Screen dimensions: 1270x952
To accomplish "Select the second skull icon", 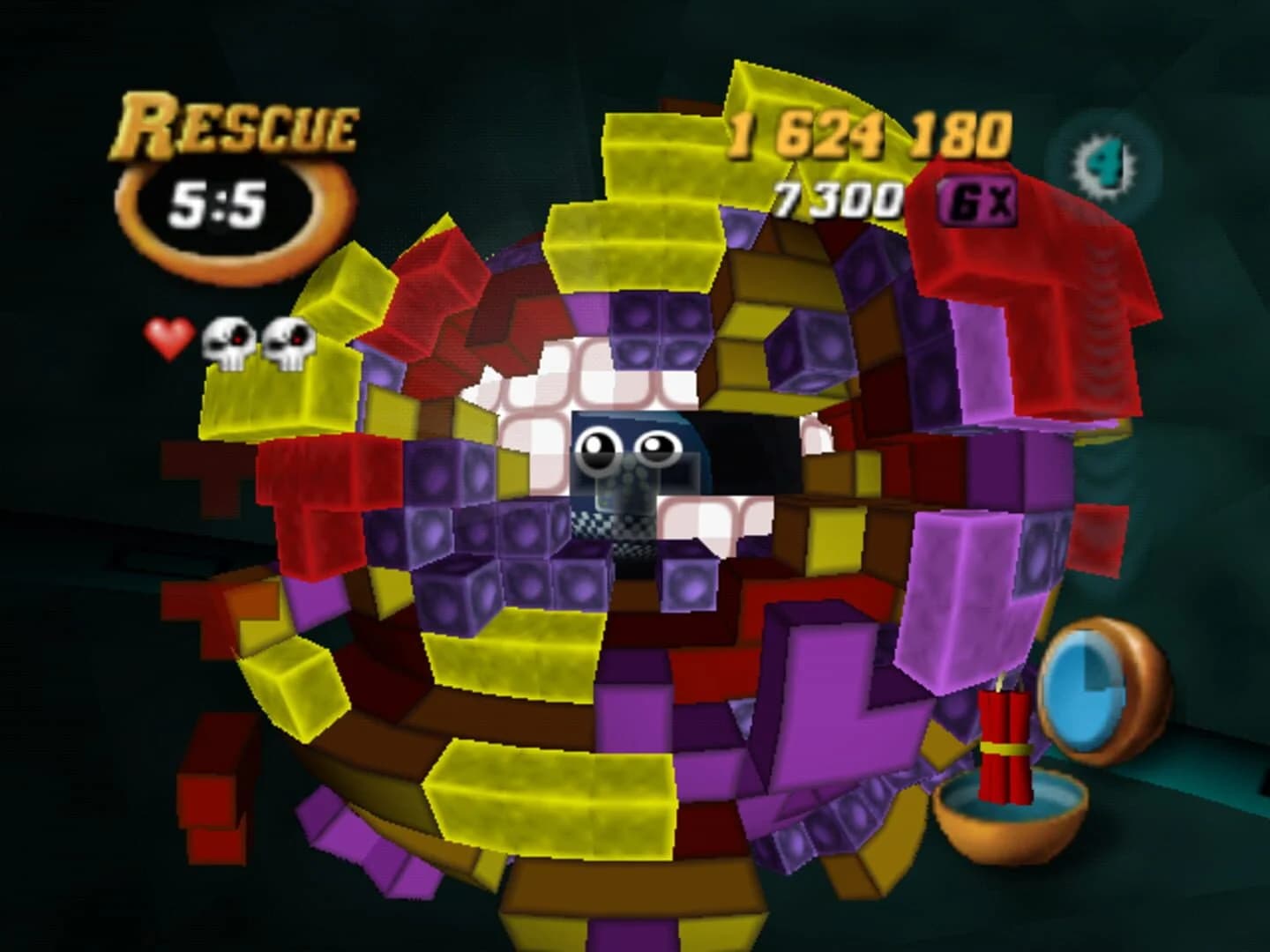I will coord(288,339).
